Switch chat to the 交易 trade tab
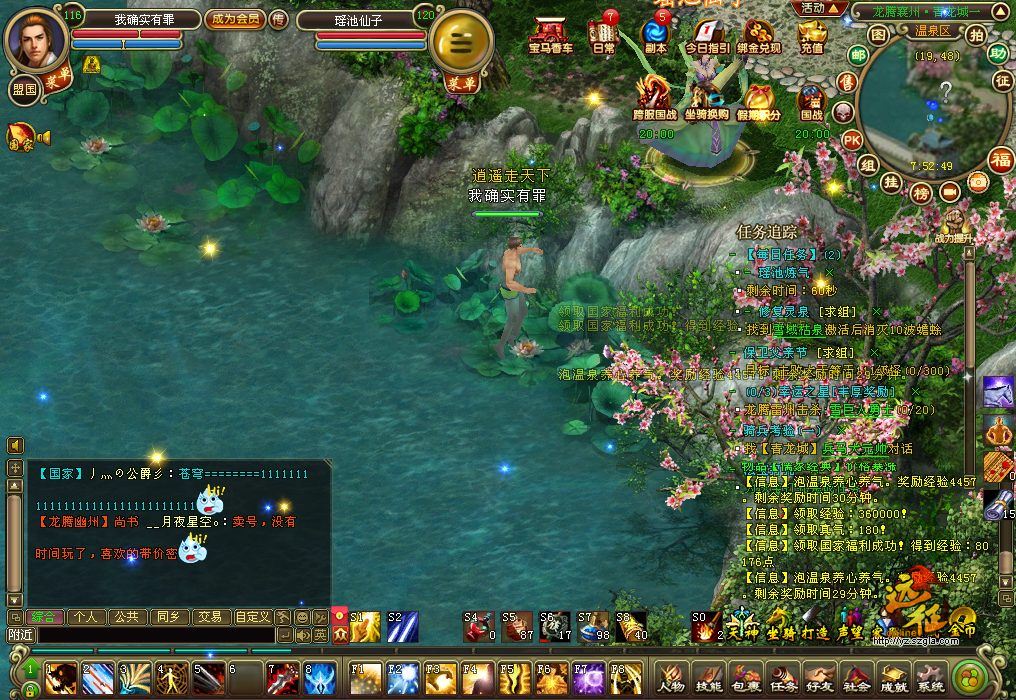The image size is (1016, 700). click(x=208, y=617)
